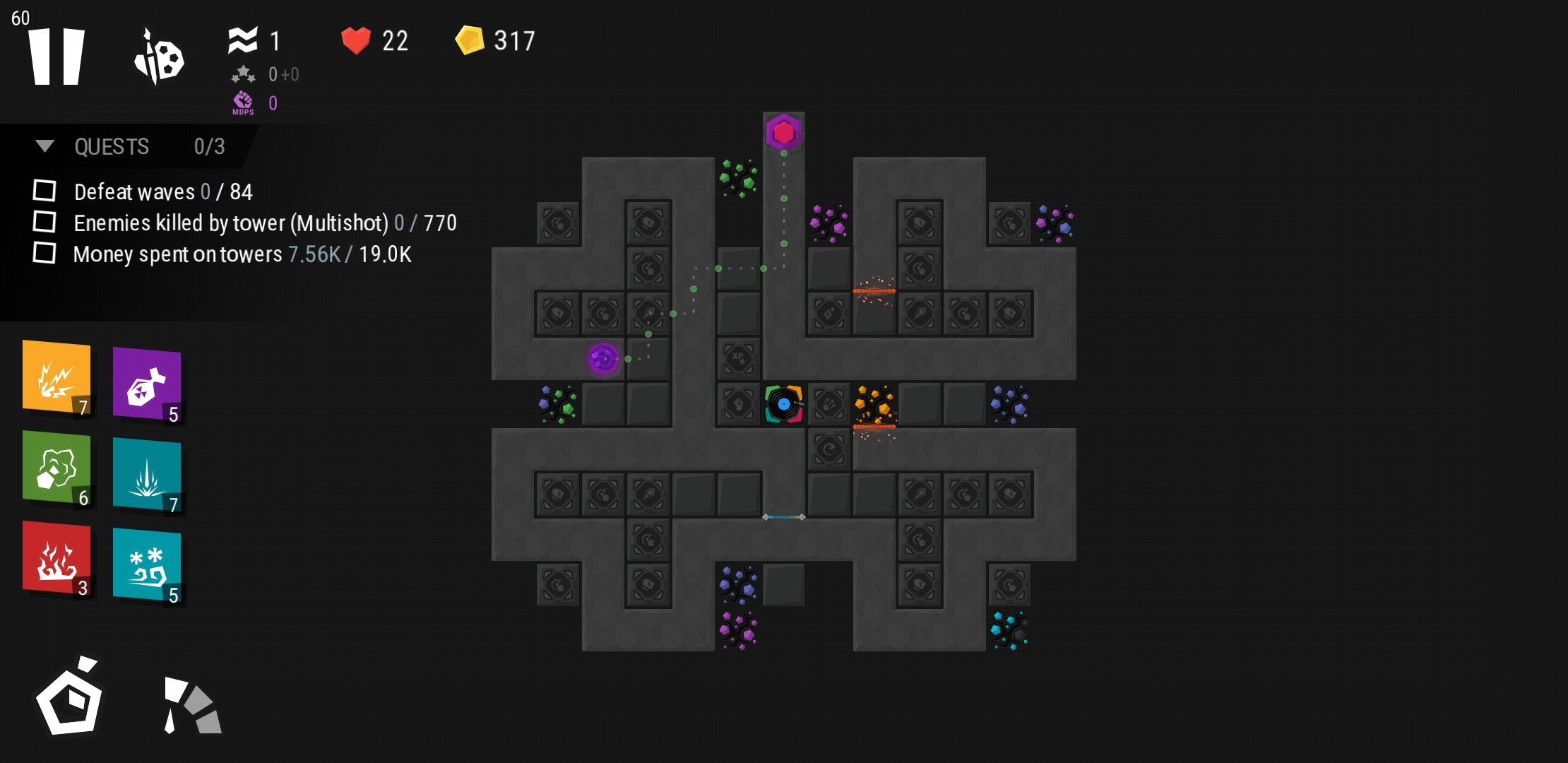Activate the red flames ability

coord(57,558)
